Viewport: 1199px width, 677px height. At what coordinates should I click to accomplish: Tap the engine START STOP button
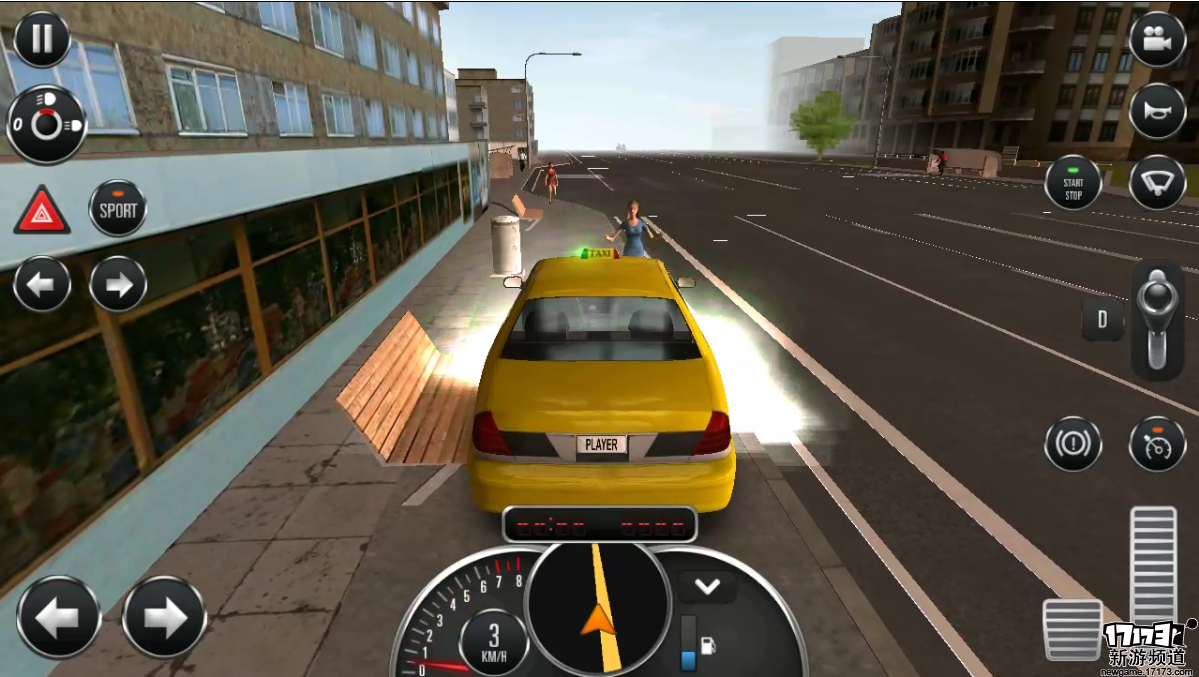tap(1073, 184)
